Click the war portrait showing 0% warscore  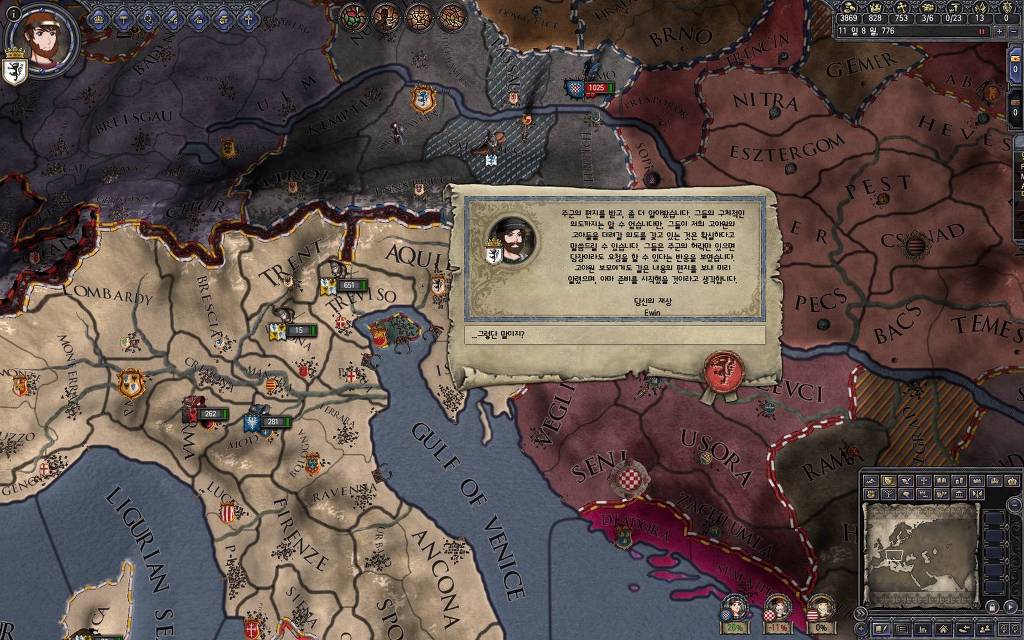[x=820, y=609]
